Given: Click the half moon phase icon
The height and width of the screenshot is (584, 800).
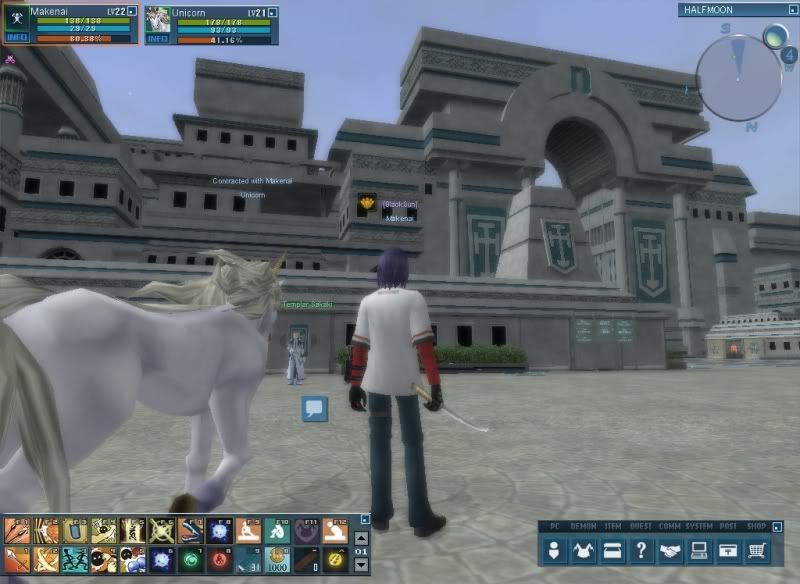Looking at the screenshot, I should pos(775,37).
